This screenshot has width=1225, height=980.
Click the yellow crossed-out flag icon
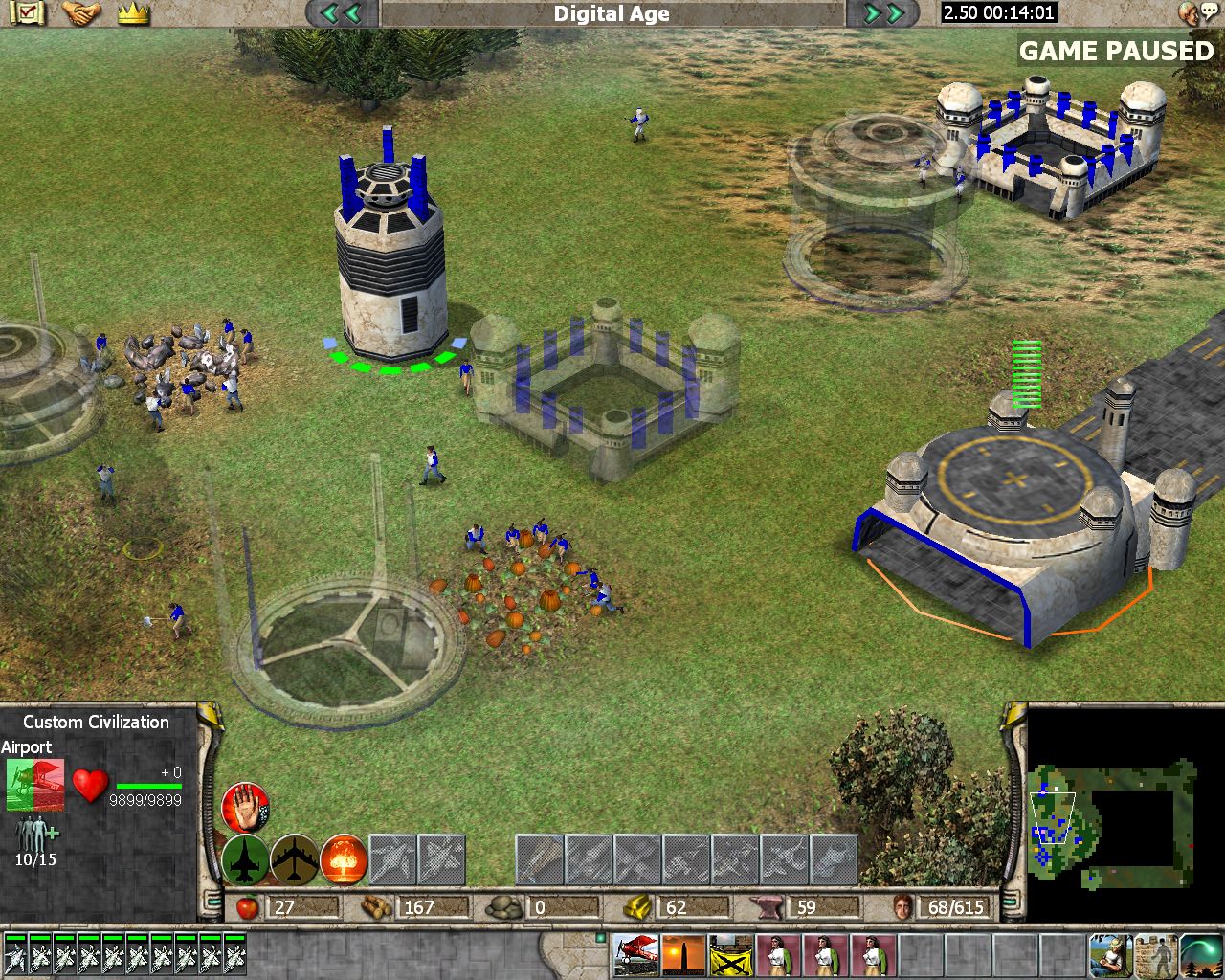click(x=731, y=955)
